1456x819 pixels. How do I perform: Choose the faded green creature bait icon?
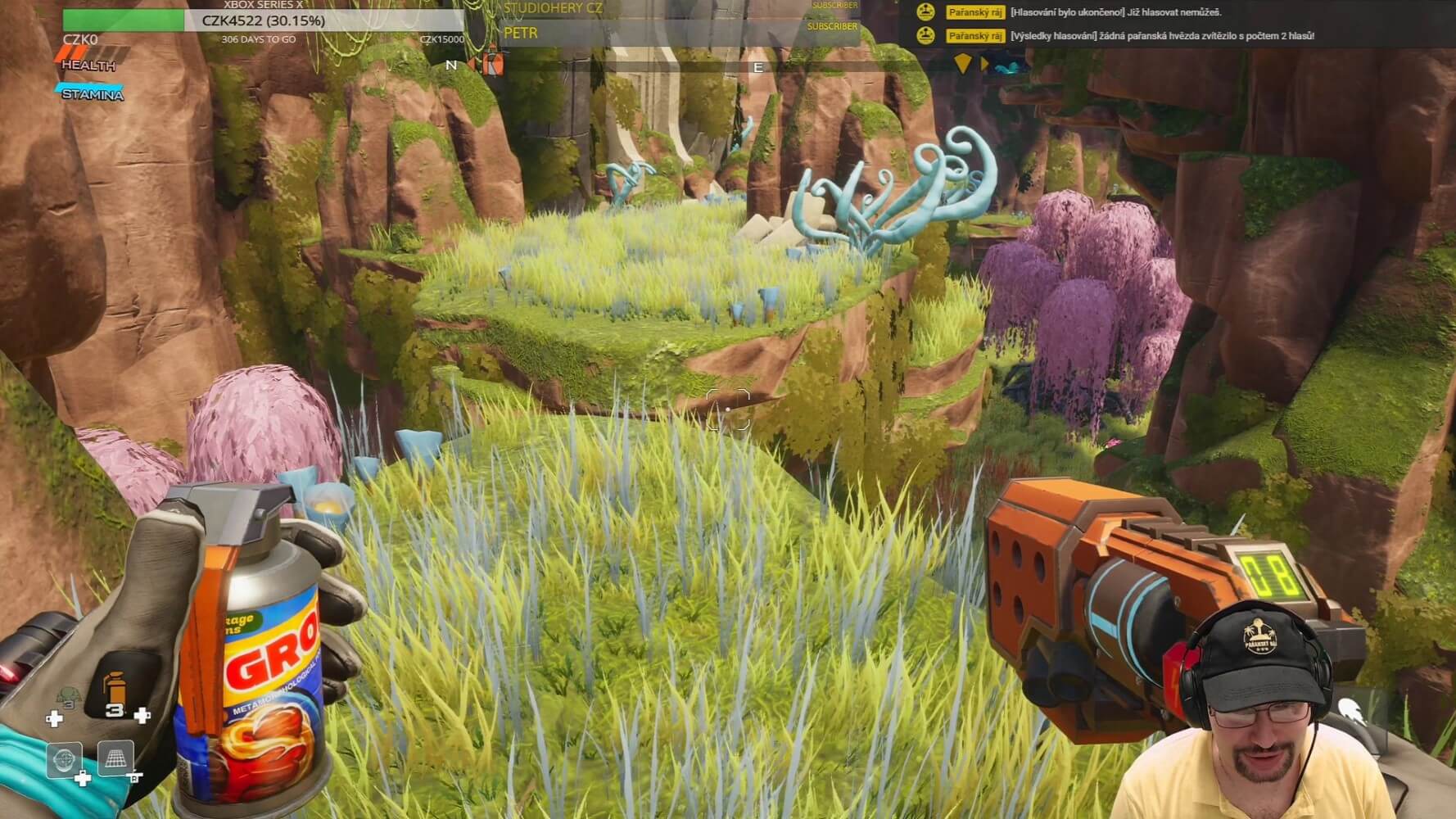[x=69, y=698]
